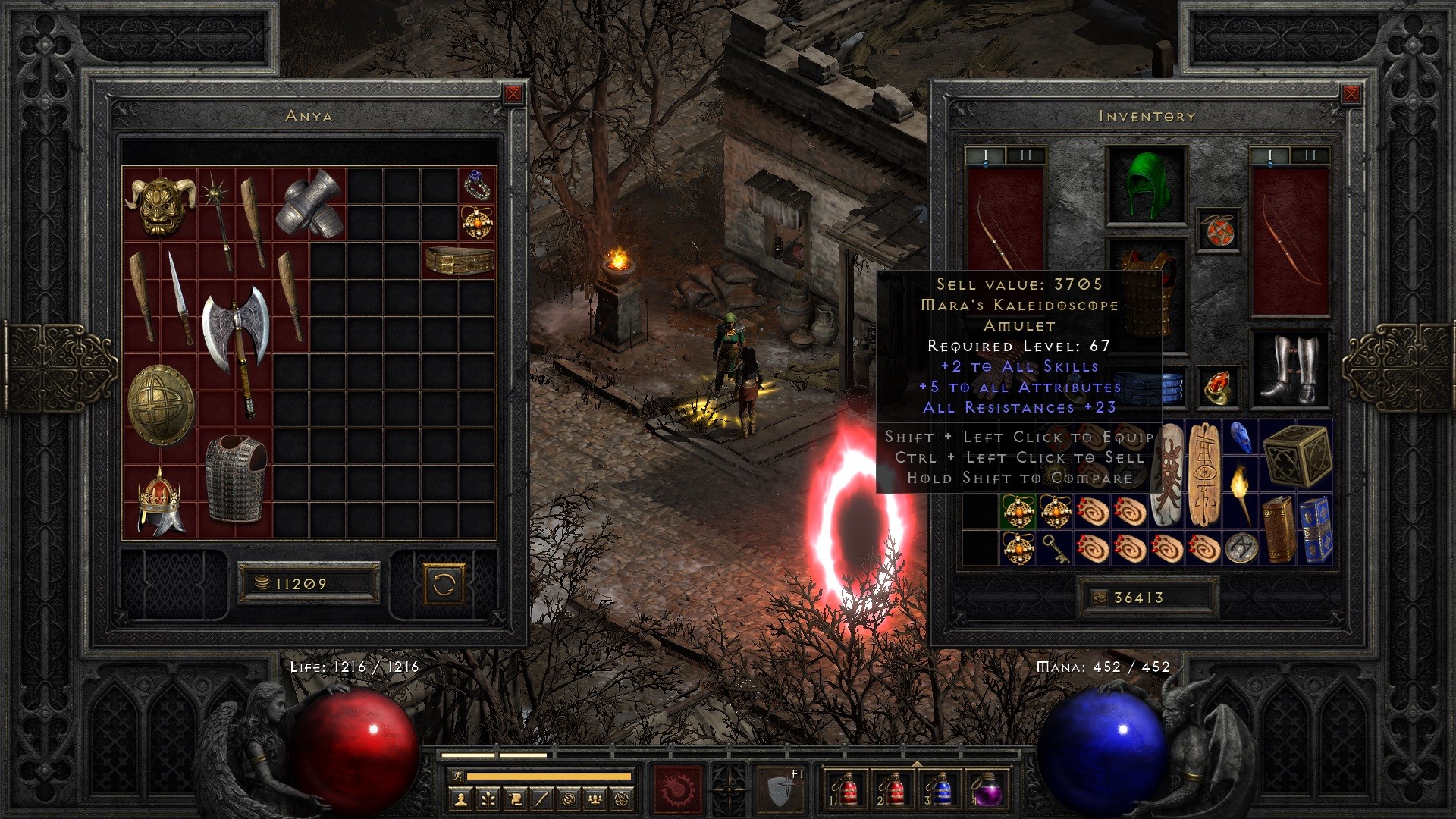Open the automap icon on the toolbar
1456x819 pixels.
(567, 798)
